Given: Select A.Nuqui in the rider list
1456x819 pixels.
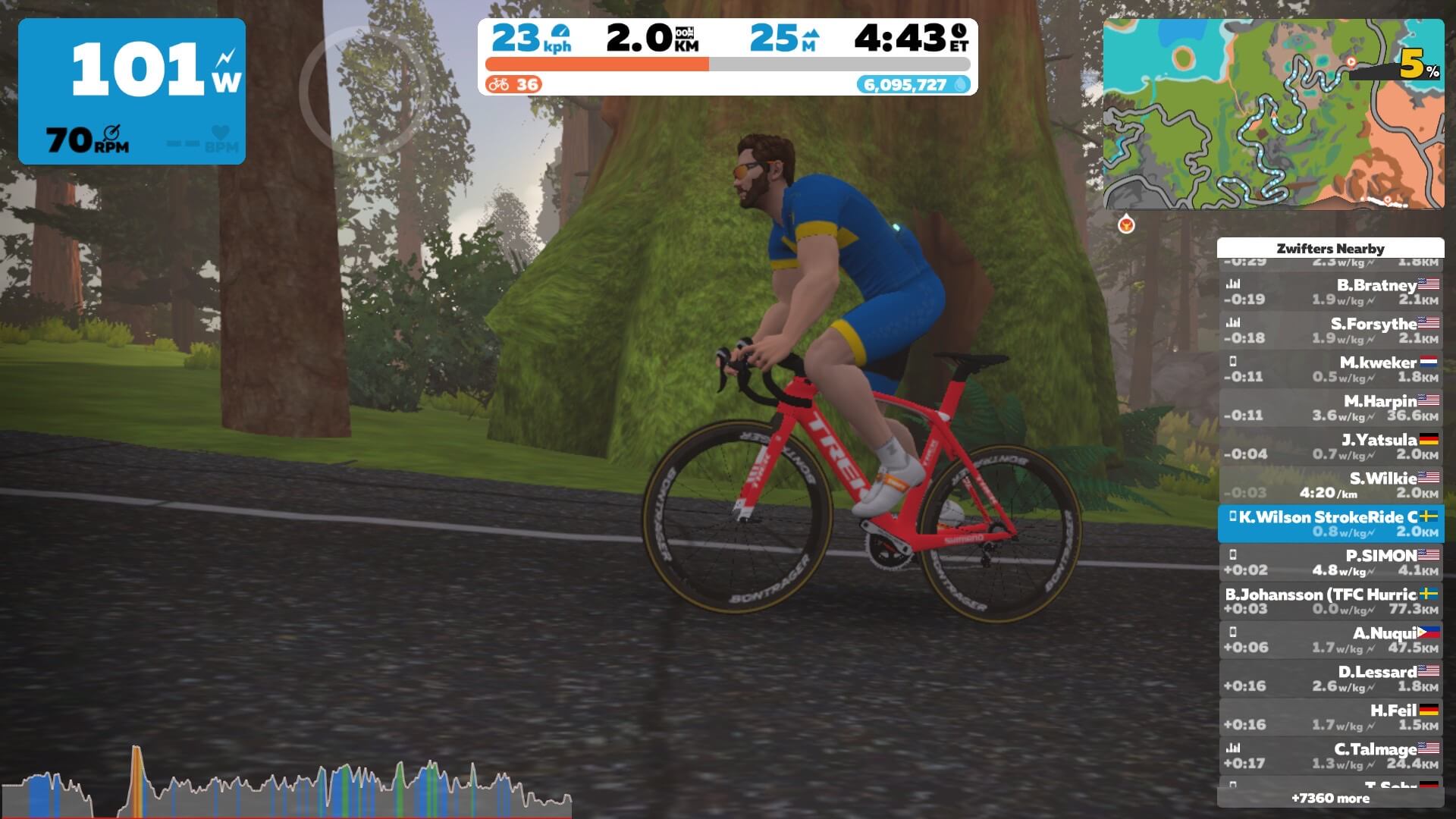Looking at the screenshot, I should [1331, 640].
